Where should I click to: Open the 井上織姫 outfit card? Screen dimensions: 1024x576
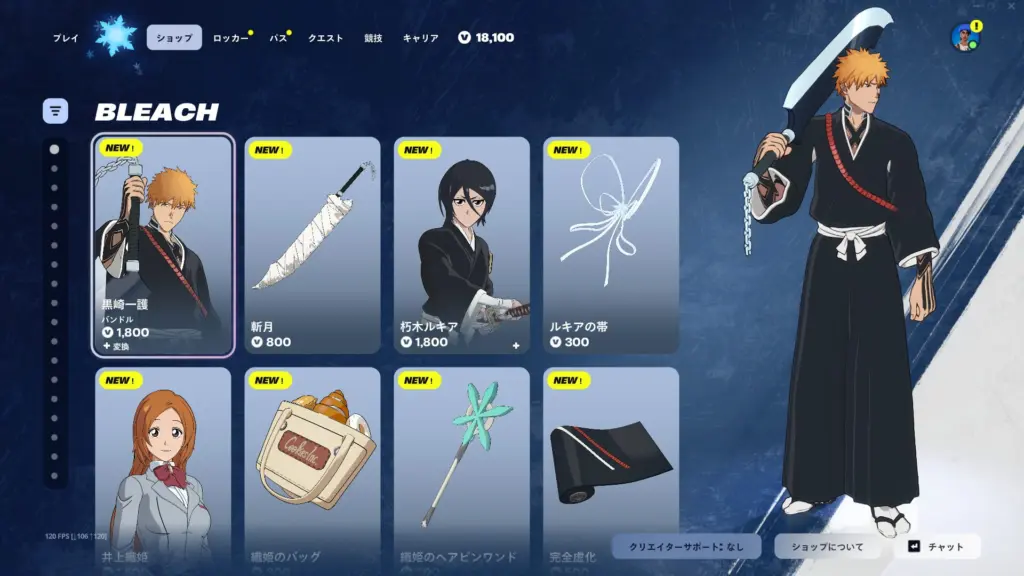(x=163, y=465)
